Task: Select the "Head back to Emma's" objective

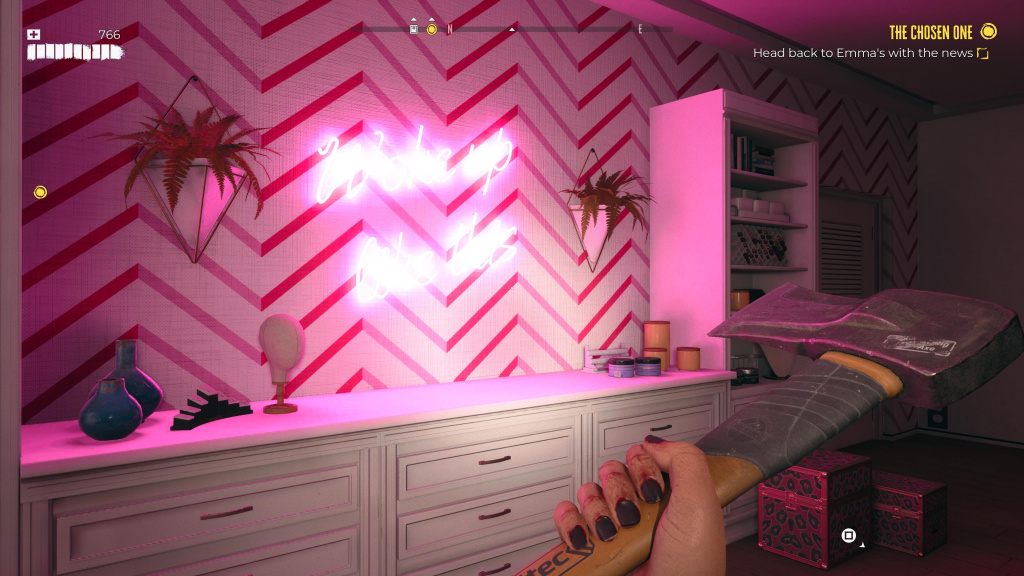Action: tap(863, 53)
